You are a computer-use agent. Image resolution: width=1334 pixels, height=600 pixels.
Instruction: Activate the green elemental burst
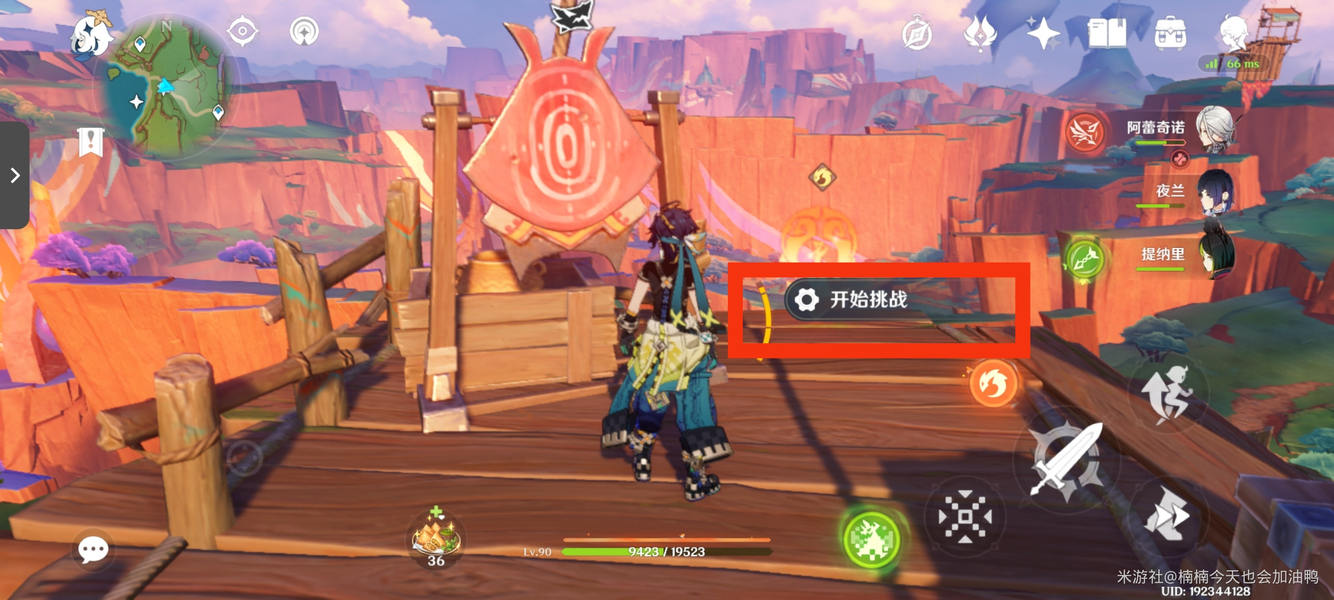(870, 538)
